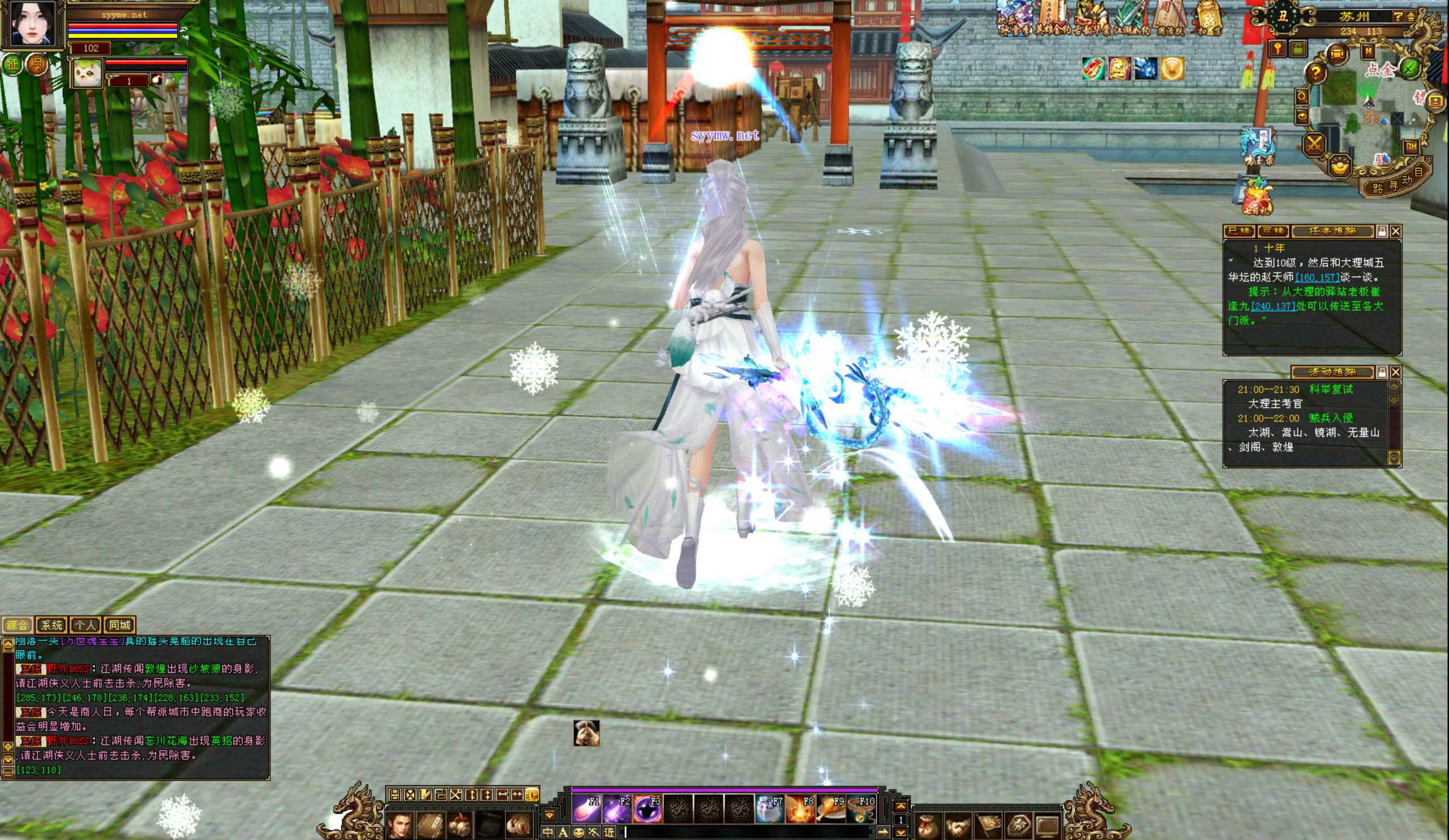Close the 活动追踪 activity tracker panel
Screen dimensions: 1449x840
[1395, 372]
